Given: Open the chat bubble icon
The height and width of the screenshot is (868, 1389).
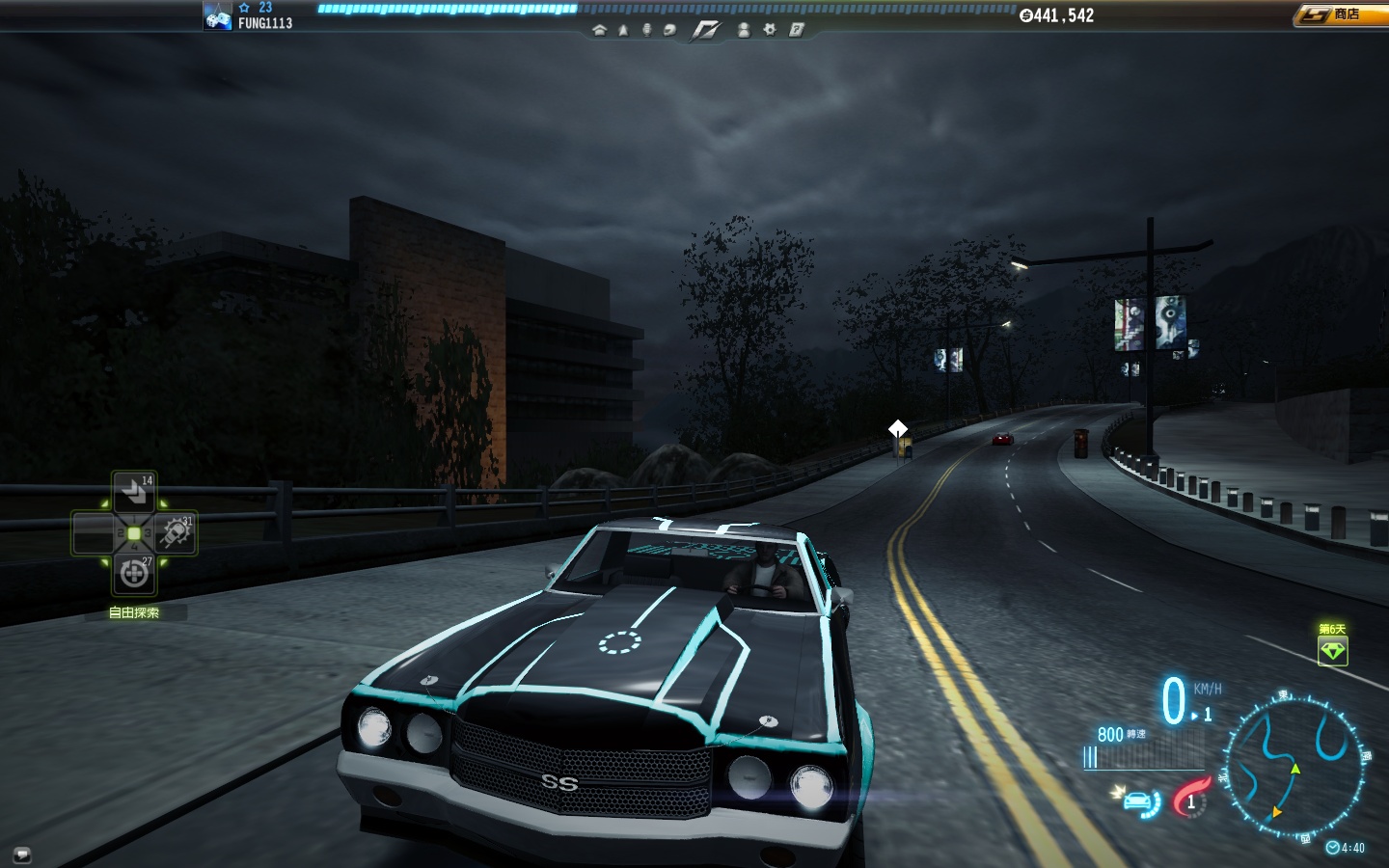Looking at the screenshot, I should tap(21, 854).
